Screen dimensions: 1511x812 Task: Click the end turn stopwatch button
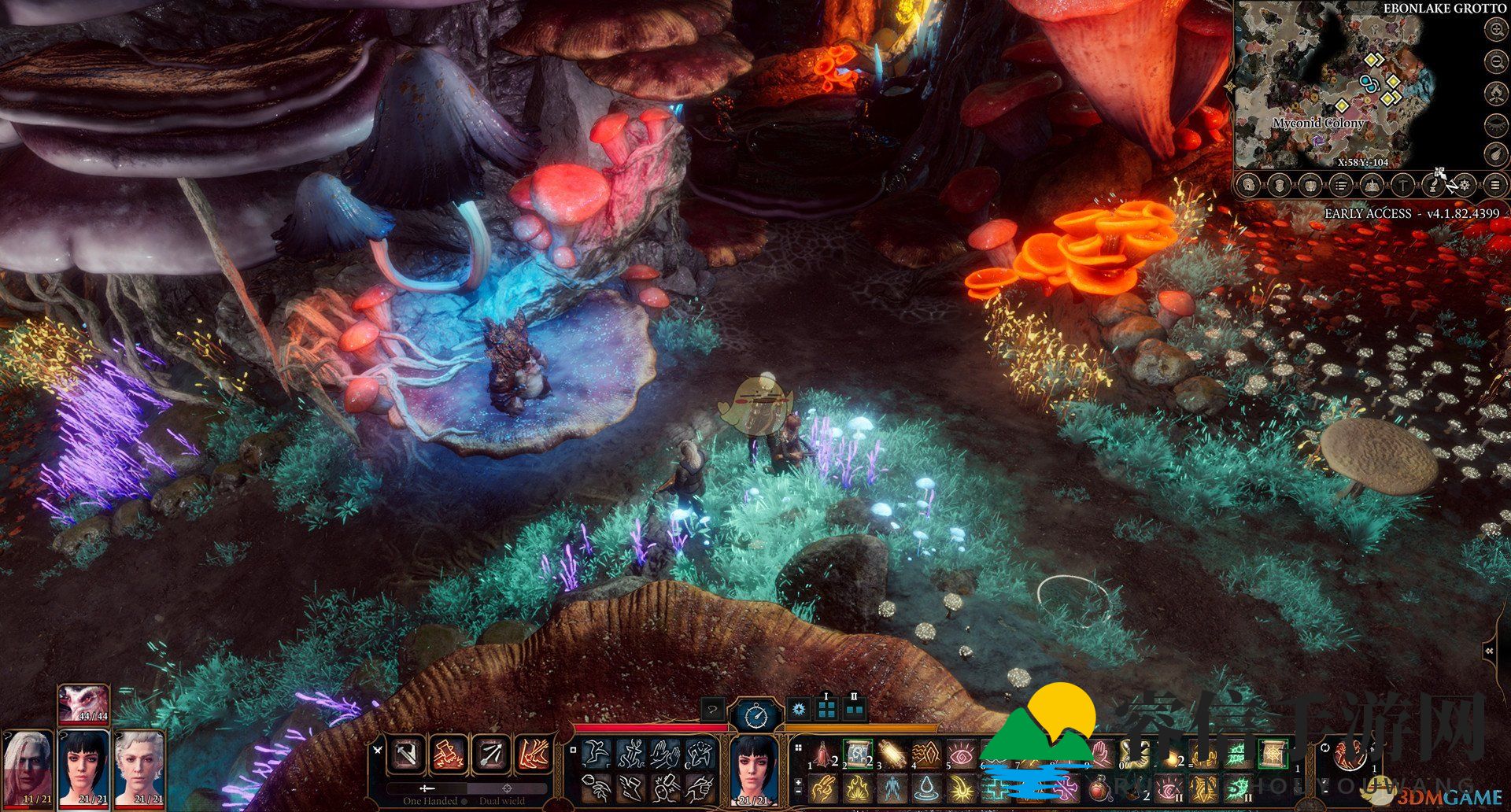755,715
